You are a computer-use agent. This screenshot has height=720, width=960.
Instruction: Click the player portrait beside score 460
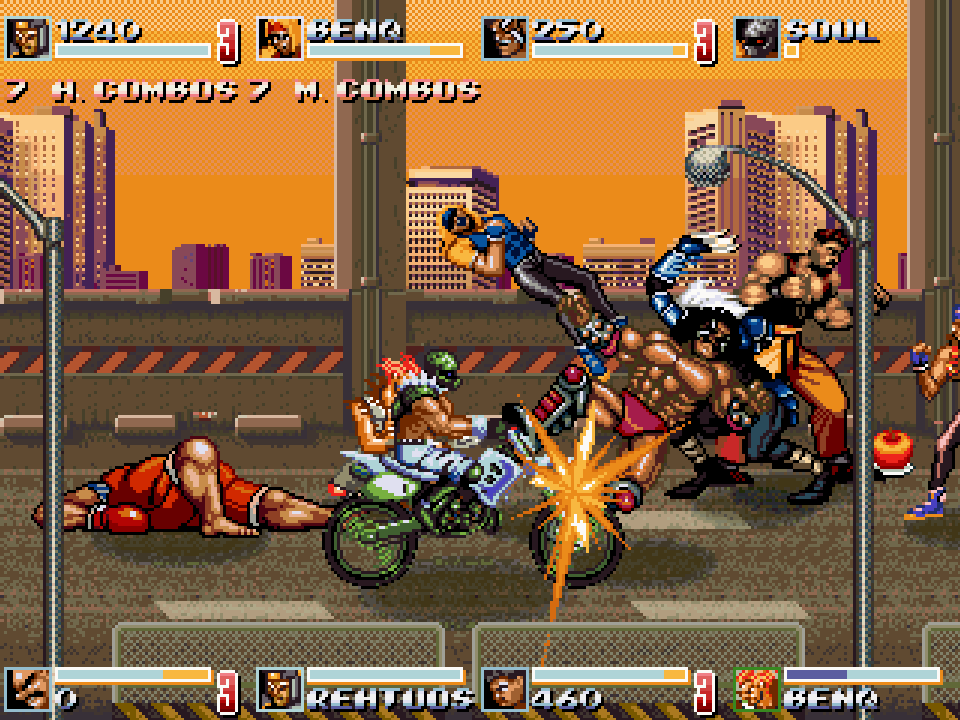505,689
